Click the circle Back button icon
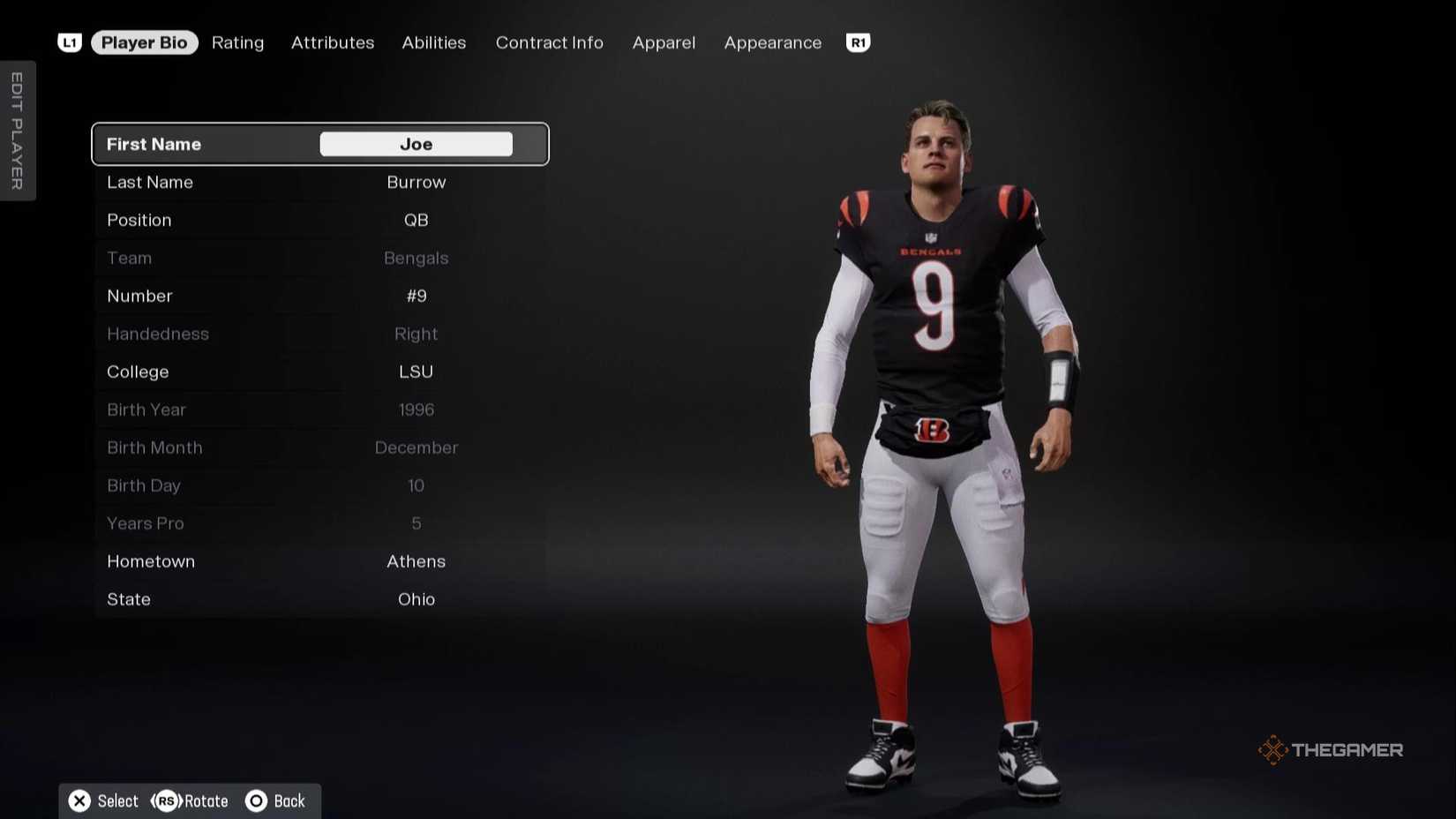1456x819 pixels. [x=257, y=800]
